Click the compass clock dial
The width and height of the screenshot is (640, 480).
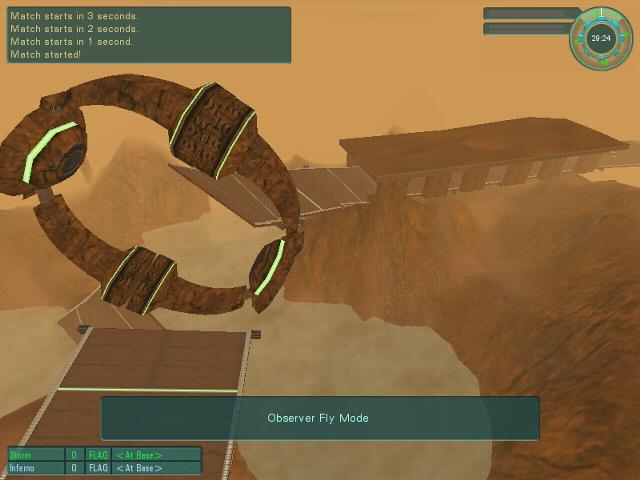pyautogui.click(x=601, y=38)
